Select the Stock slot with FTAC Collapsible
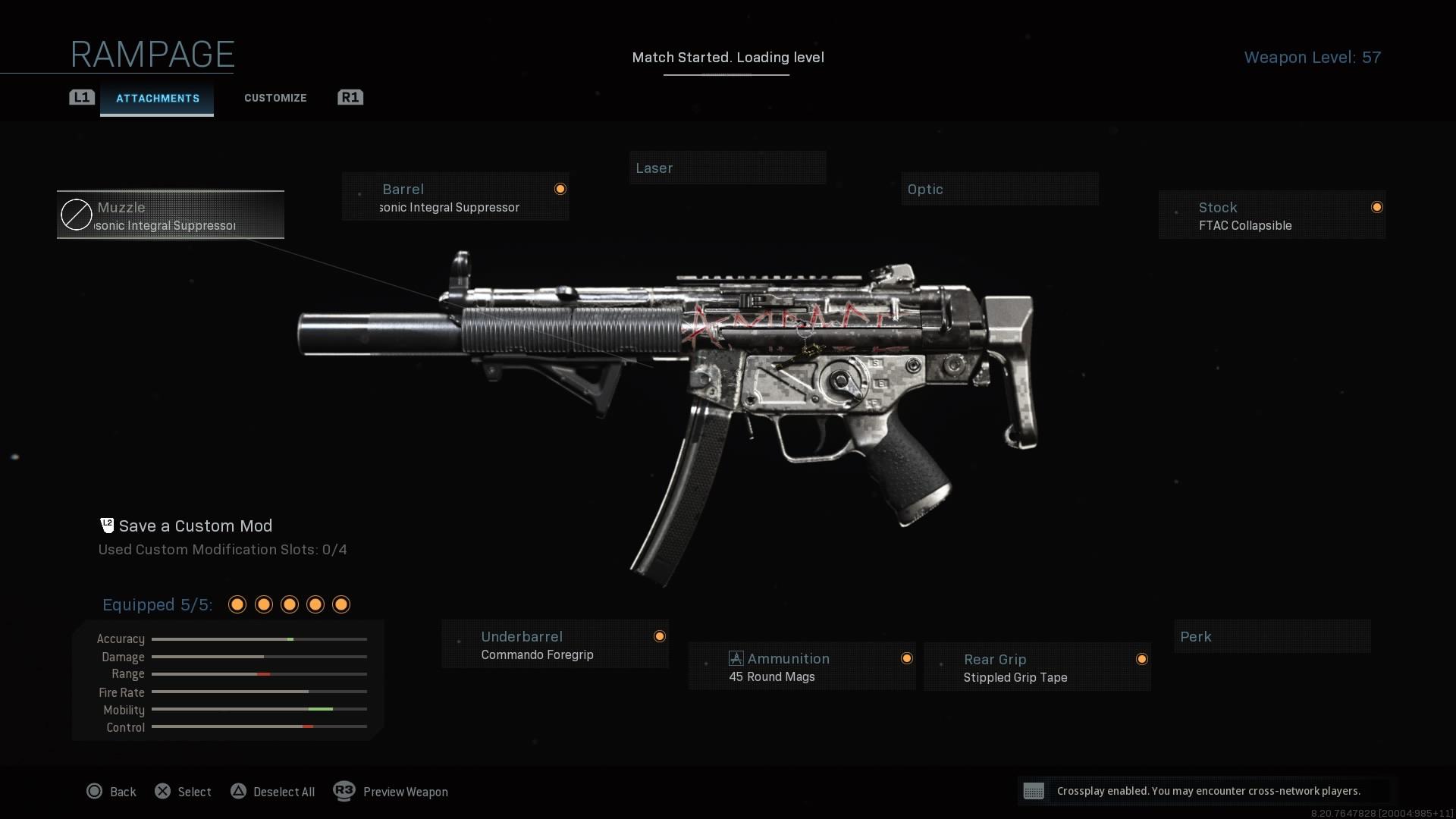The width and height of the screenshot is (1456, 819). click(x=1272, y=215)
